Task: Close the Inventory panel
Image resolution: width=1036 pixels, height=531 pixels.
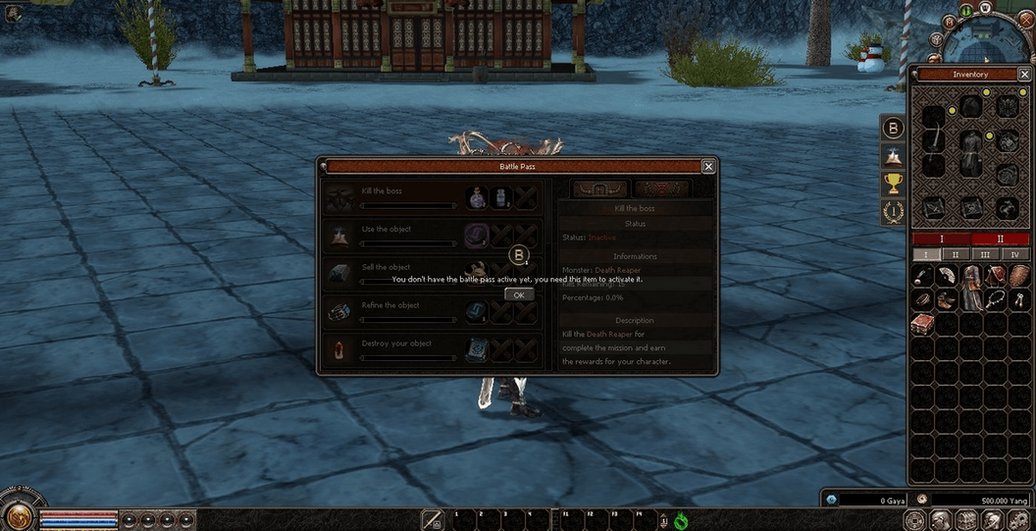Action: (x=1024, y=74)
